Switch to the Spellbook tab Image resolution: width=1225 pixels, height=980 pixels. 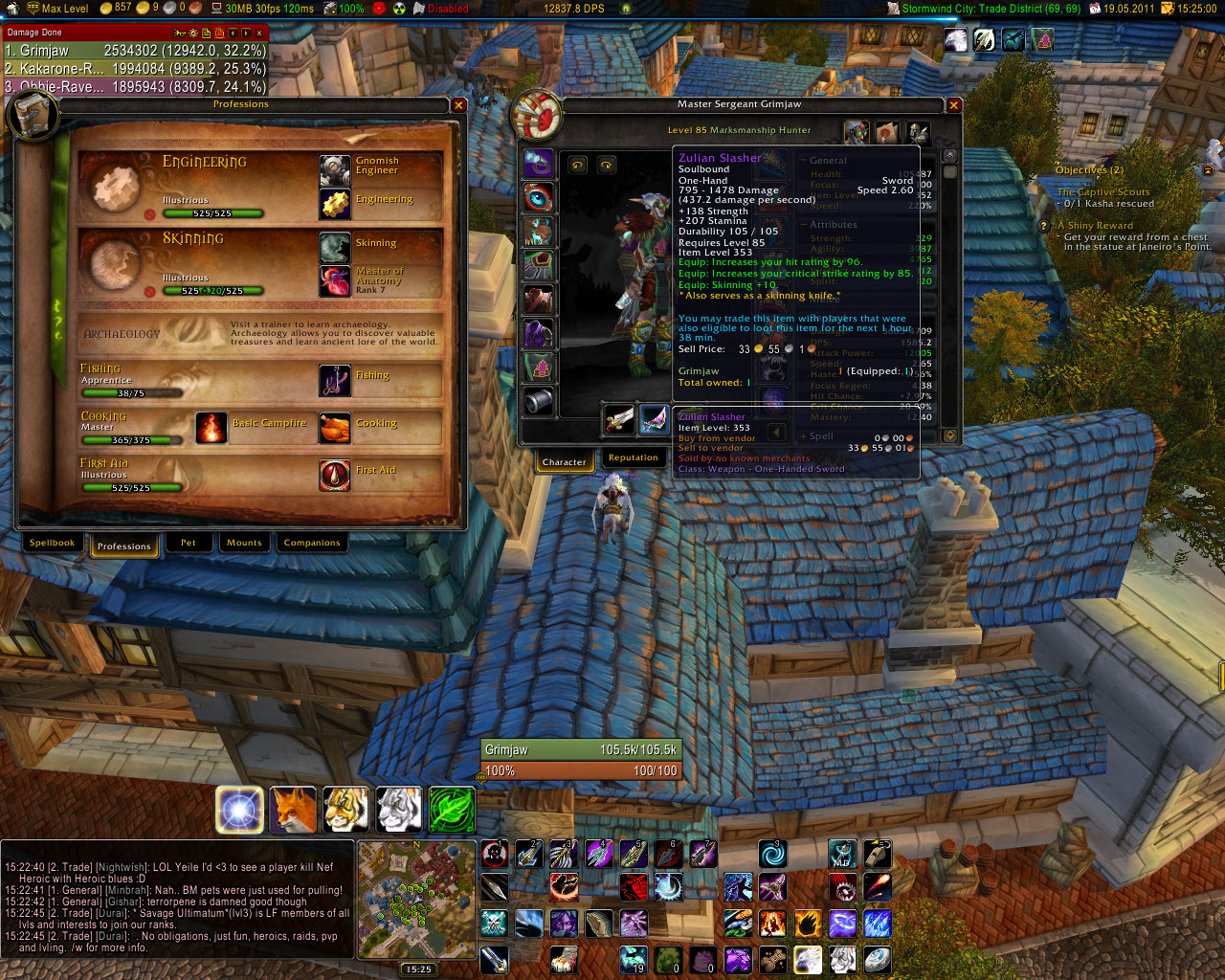click(x=52, y=543)
